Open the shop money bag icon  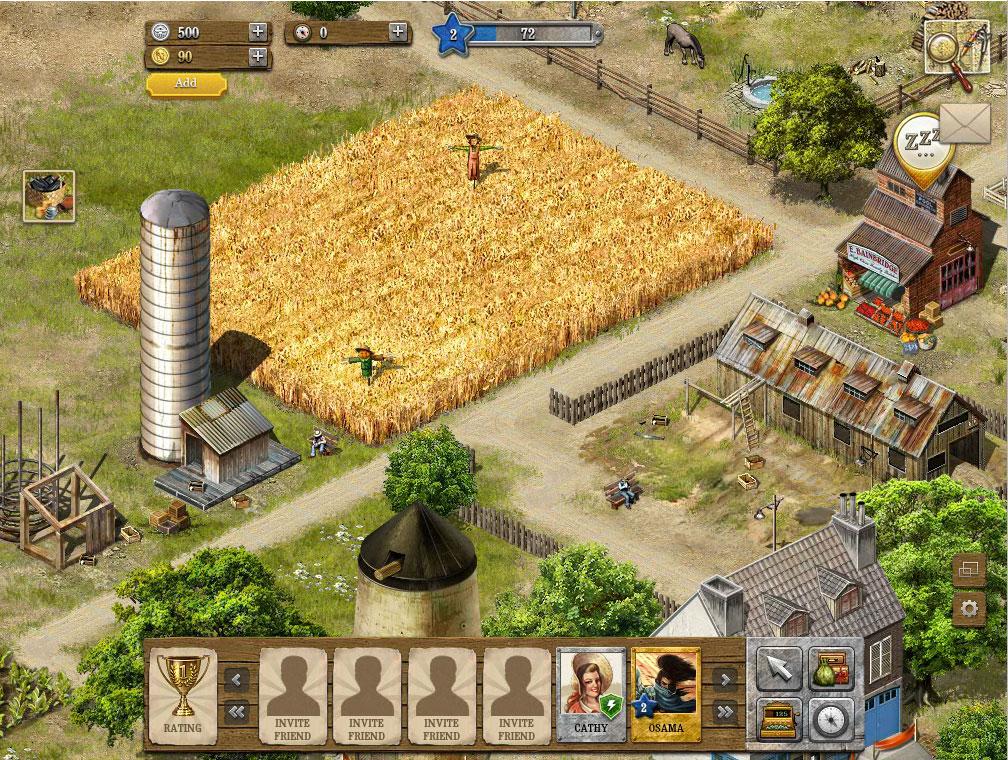coord(831,669)
